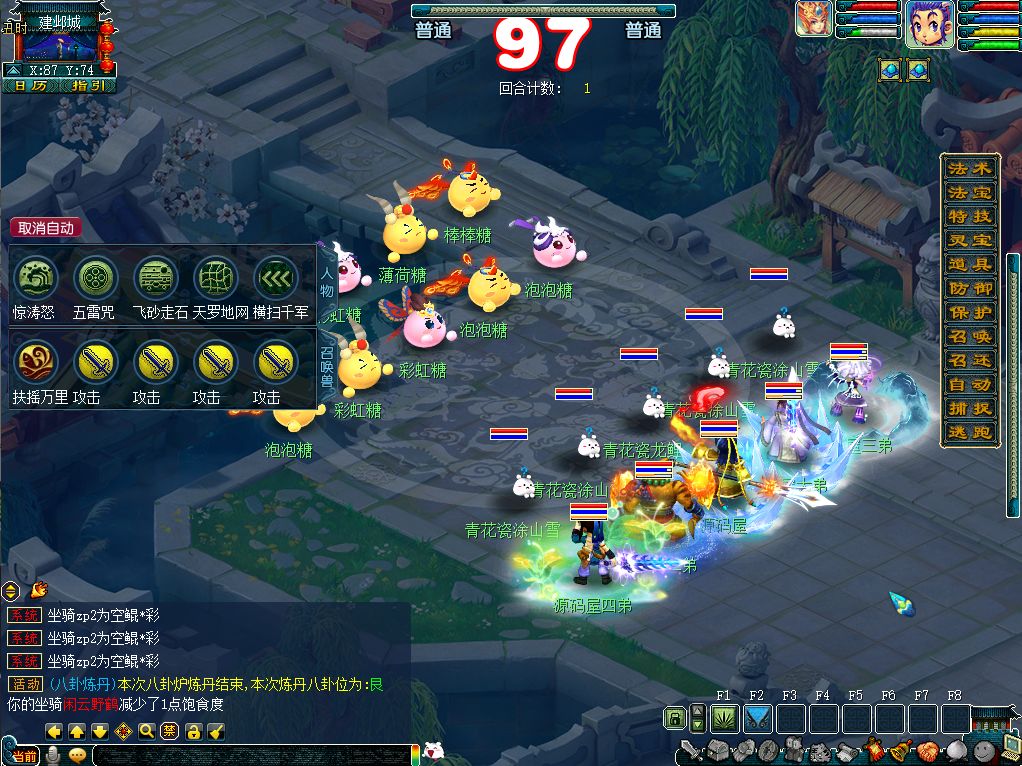Select the 惊涛怒 skill icon
Viewport: 1022px width, 766px height.
click(36, 278)
